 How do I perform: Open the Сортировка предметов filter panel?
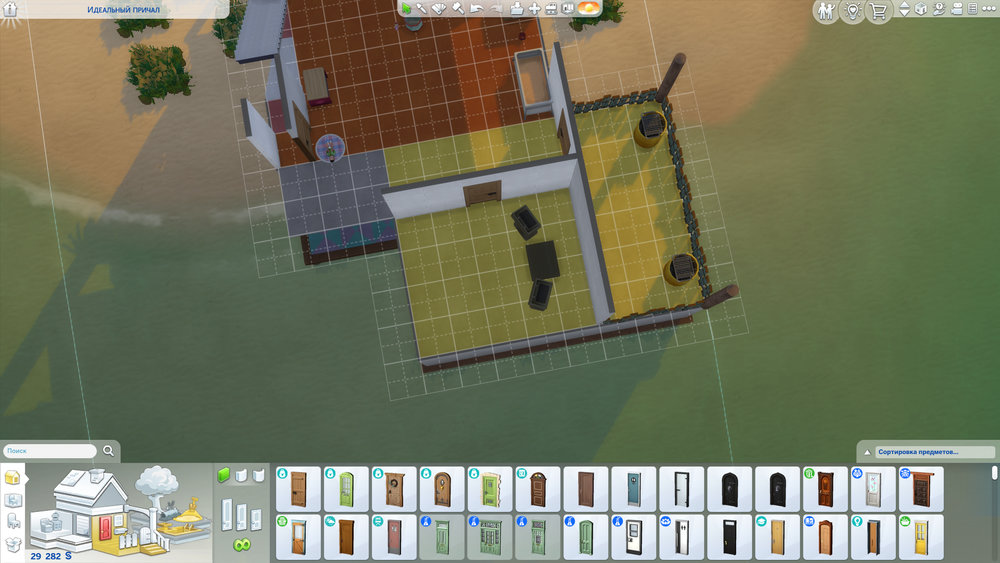click(925, 452)
